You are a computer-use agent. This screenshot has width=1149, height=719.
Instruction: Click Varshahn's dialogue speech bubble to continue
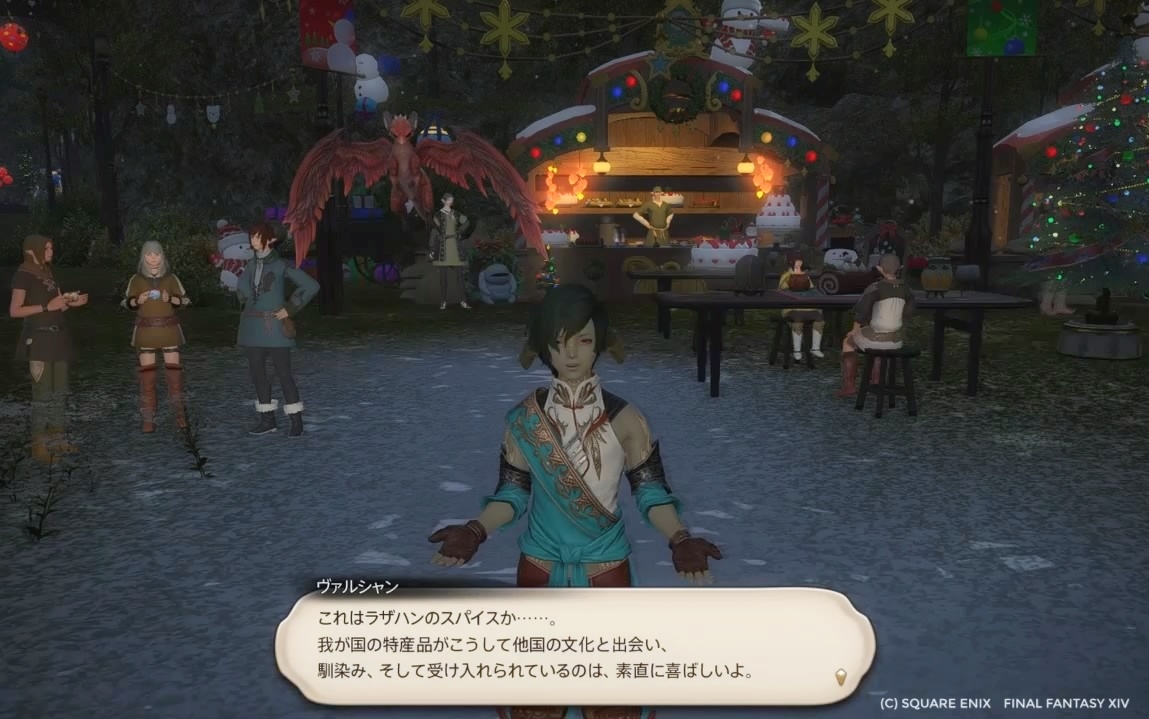point(574,644)
